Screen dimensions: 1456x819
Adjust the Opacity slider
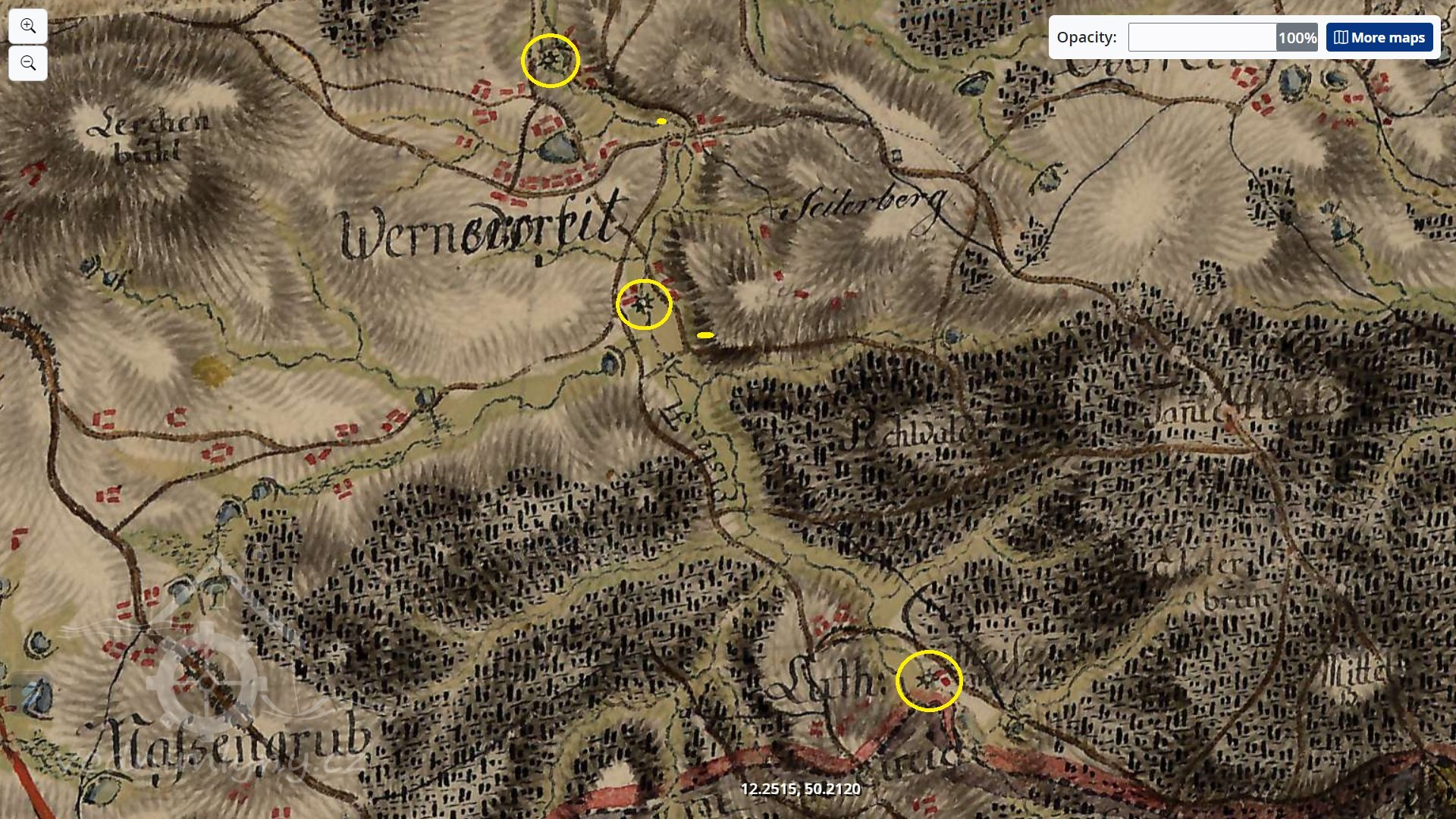1202,37
